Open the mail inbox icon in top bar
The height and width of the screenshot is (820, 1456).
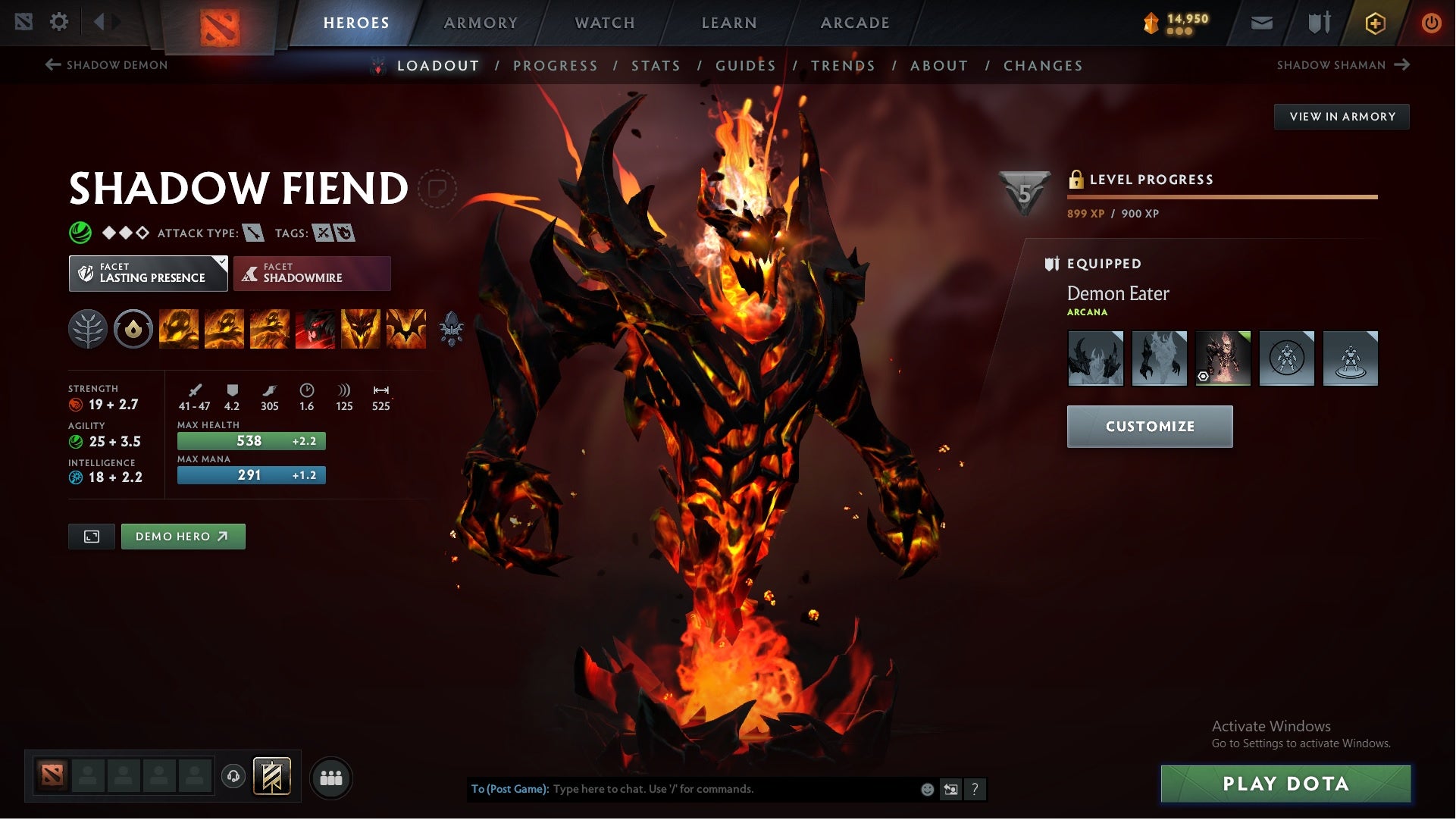pyautogui.click(x=1263, y=22)
